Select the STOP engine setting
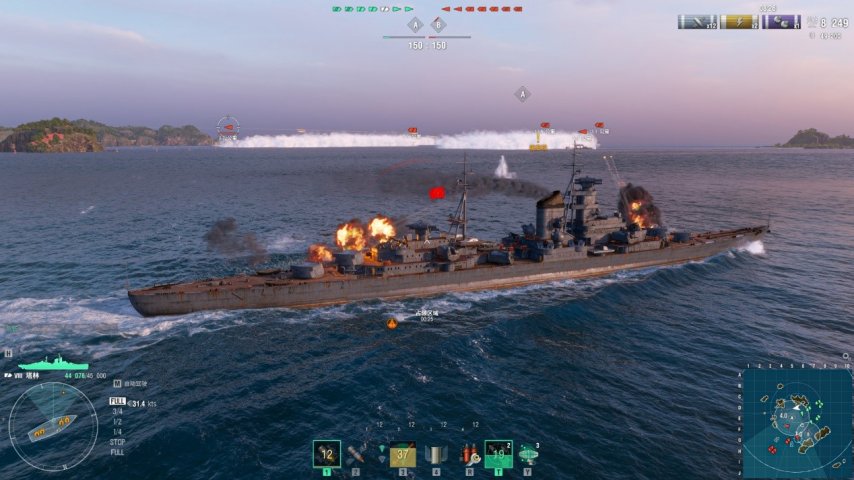 (x=117, y=441)
